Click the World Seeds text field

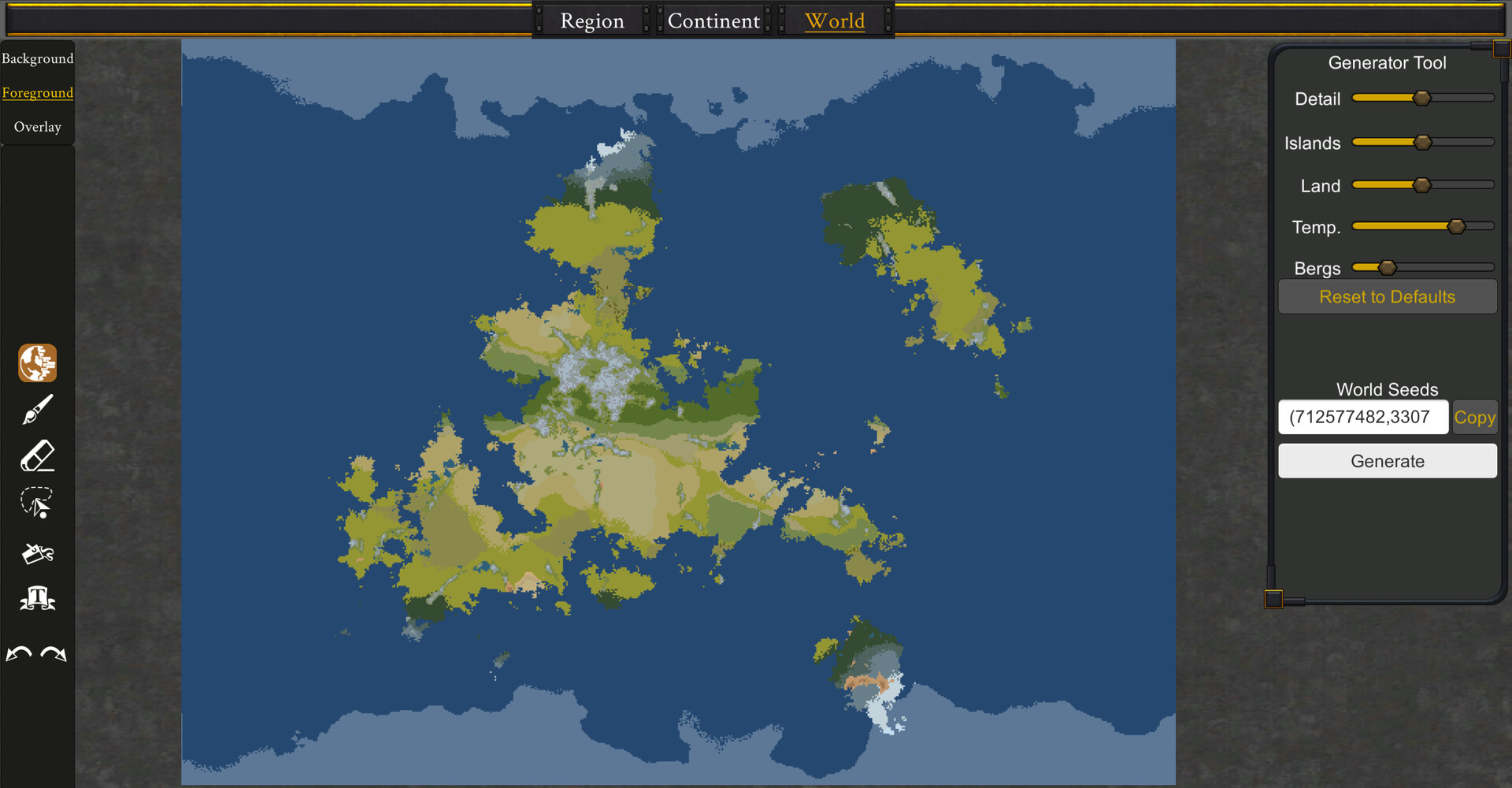(x=1363, y=417)
